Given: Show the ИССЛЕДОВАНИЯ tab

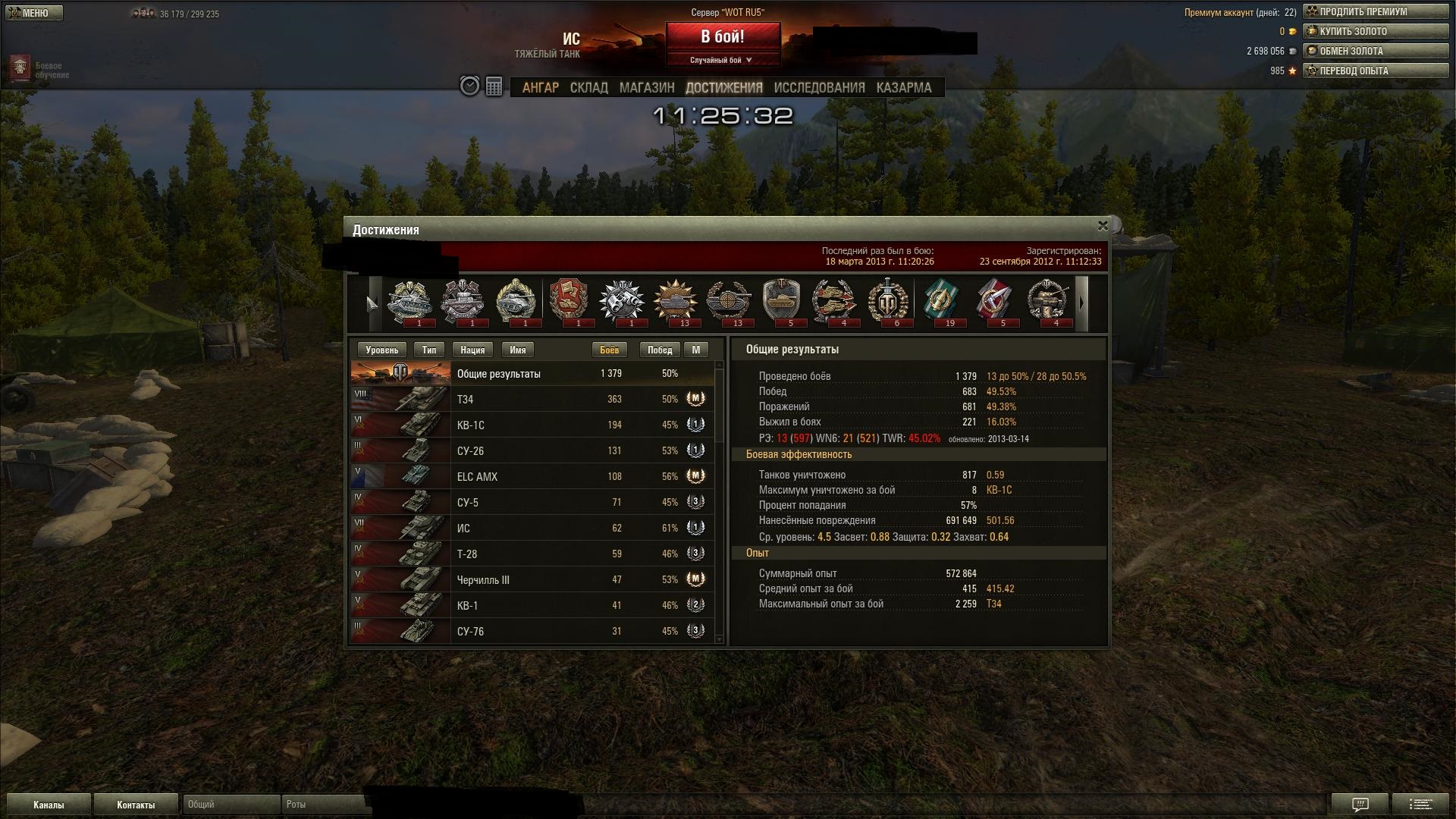Looking at the screenshot, I should pyautogui.click(x=819, y=88).
